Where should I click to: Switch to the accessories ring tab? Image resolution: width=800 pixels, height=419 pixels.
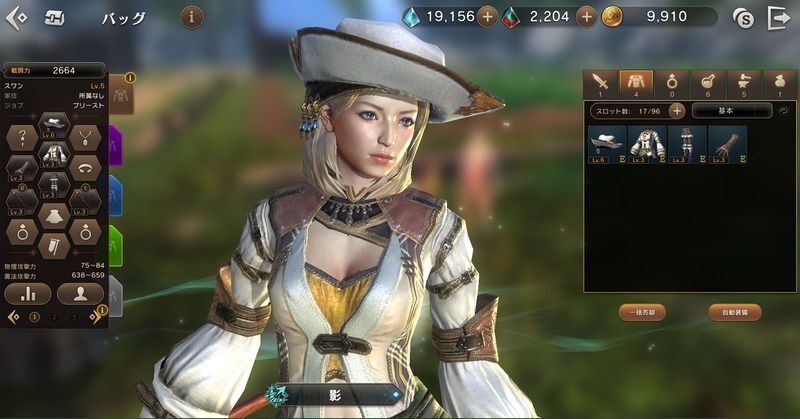[x=671, y=82]
